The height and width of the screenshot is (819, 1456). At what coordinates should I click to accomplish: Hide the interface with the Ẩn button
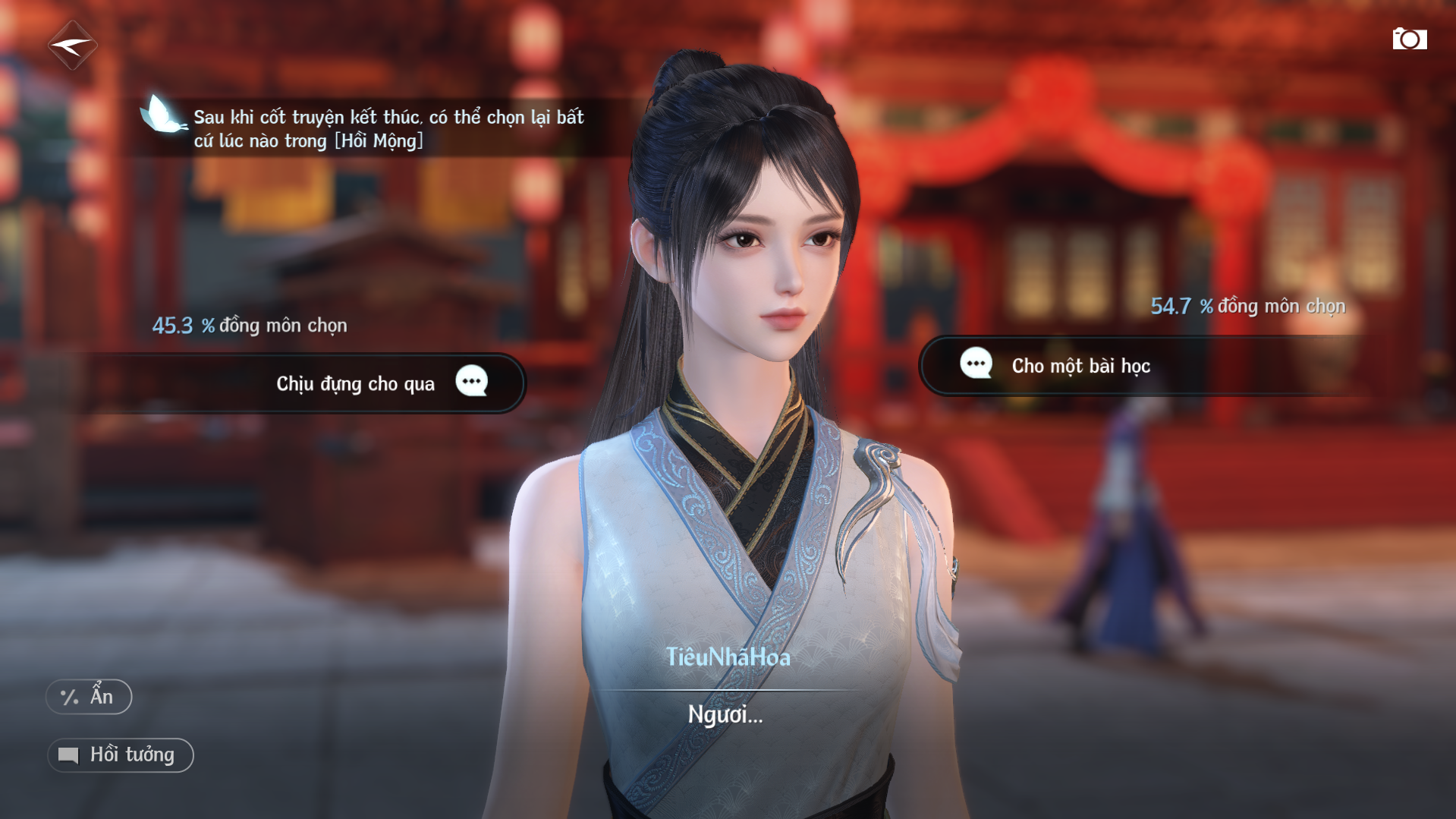click(89, 697)
